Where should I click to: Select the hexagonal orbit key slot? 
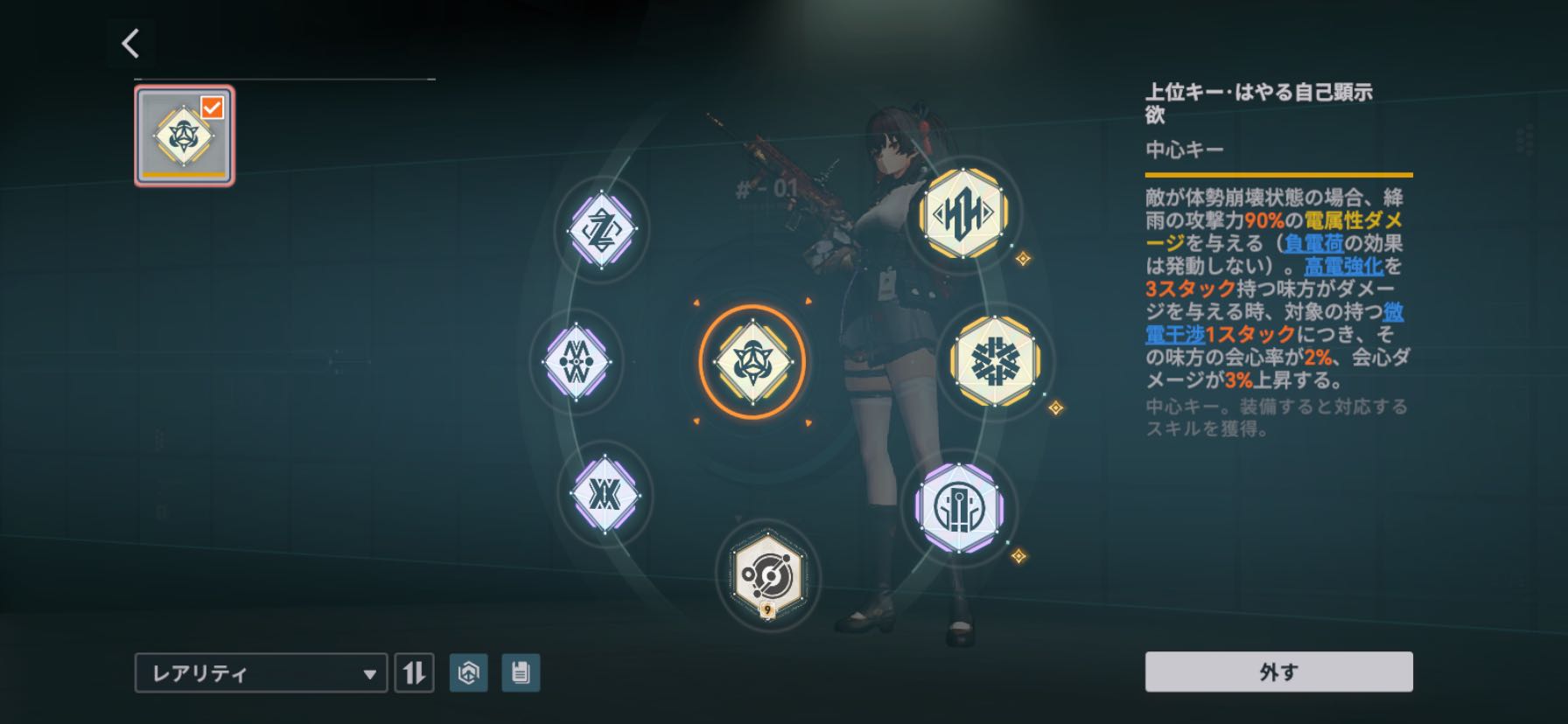[766, 573]
